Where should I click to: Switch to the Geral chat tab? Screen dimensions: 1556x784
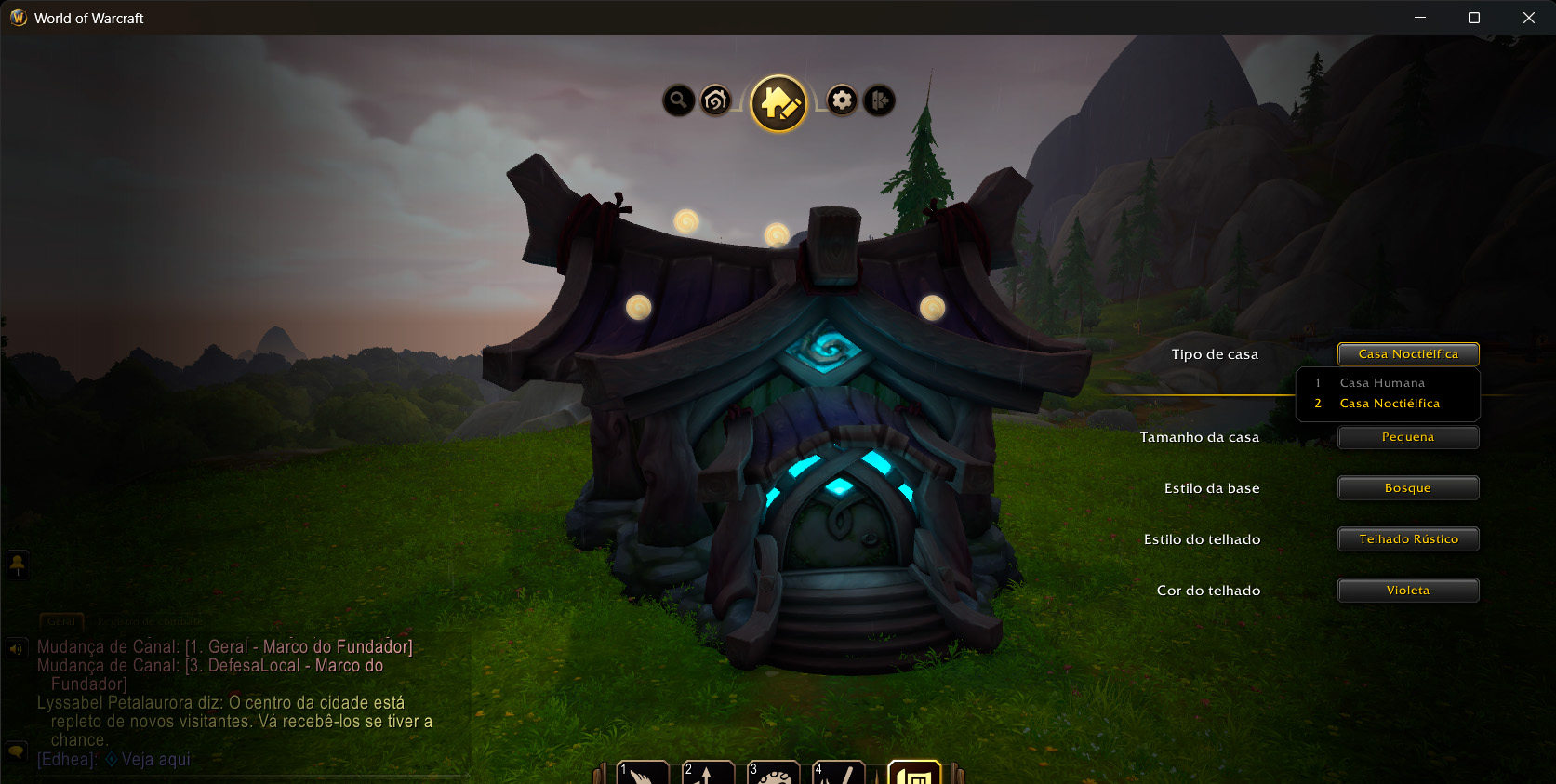61,620
